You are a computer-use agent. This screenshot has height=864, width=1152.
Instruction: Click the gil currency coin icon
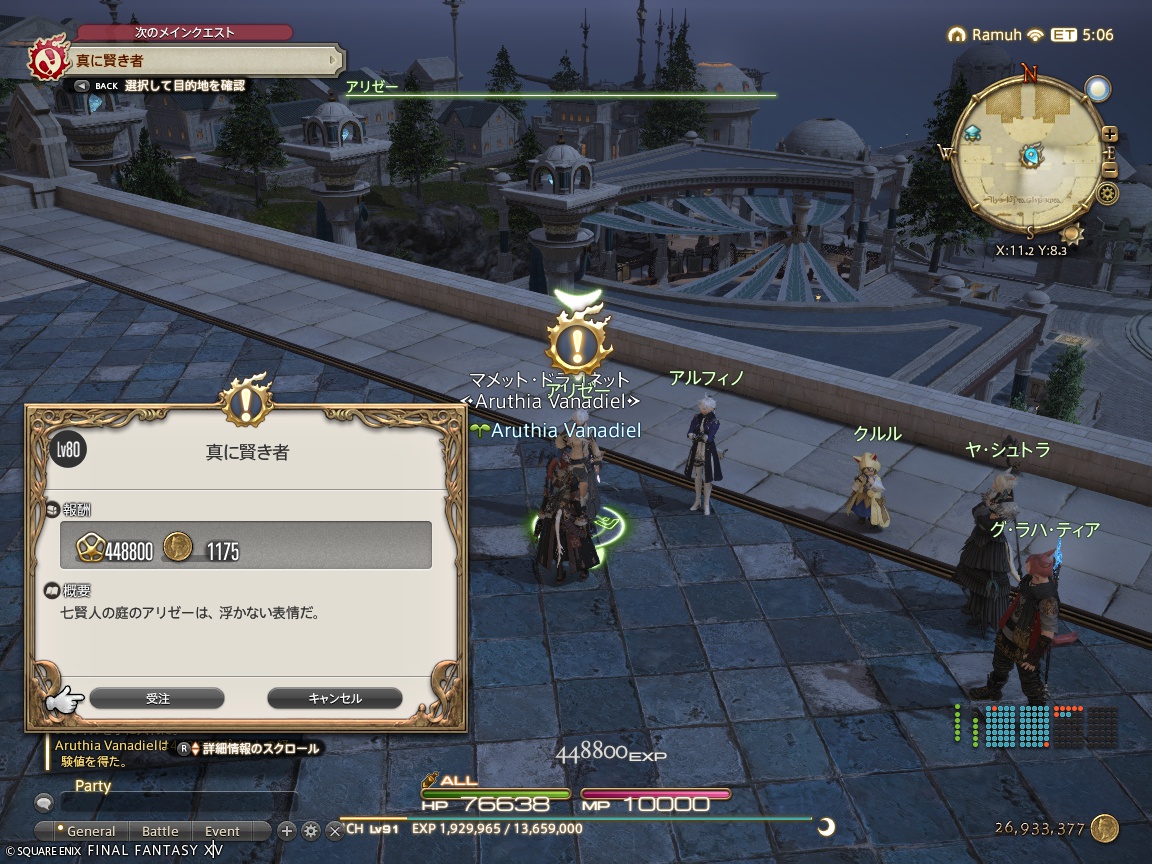click(x=1104, y=828)
